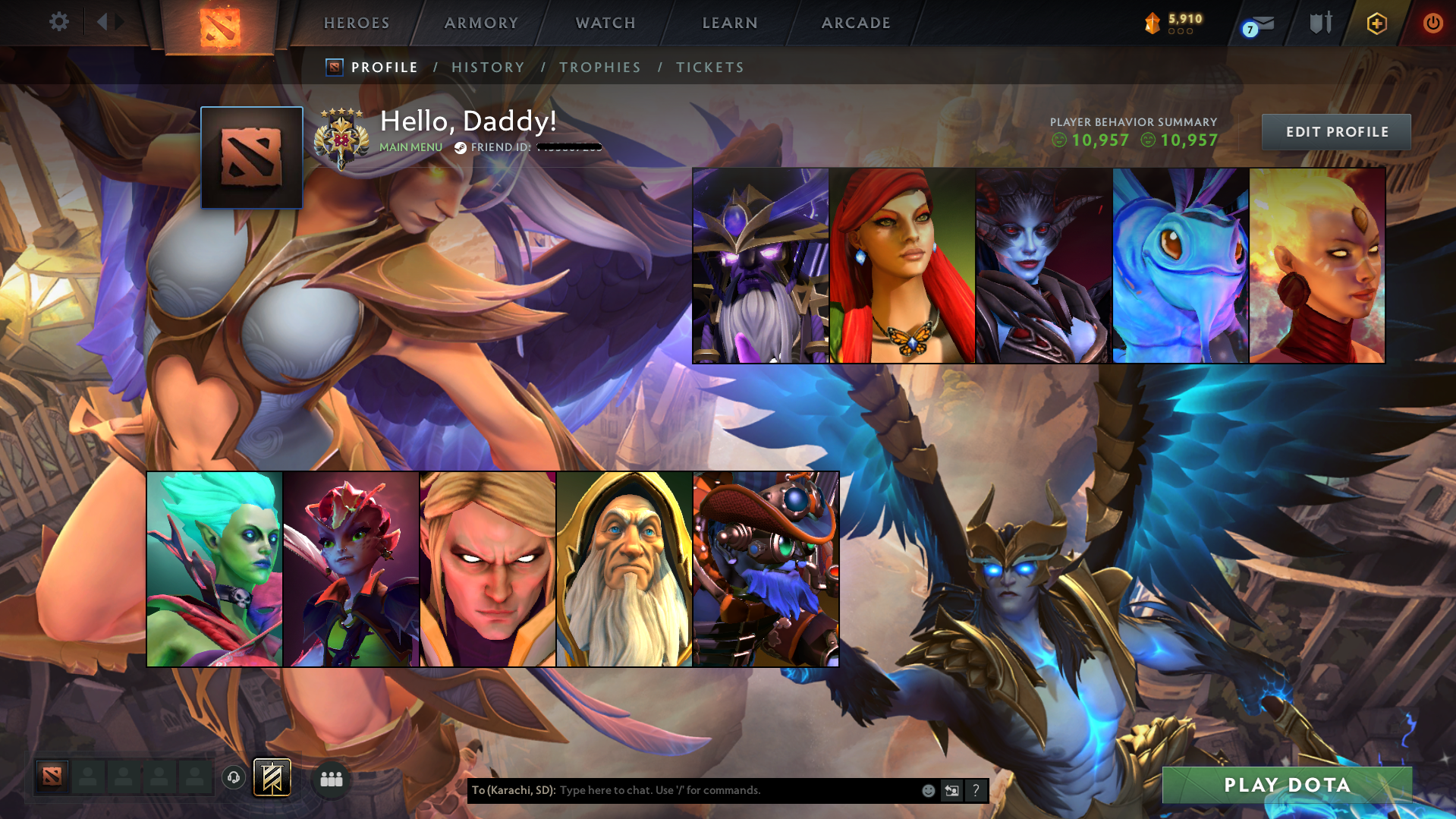Click the EDIT PROFILE button
This screenshot has width=1456, height=819.
[1335, 131]
